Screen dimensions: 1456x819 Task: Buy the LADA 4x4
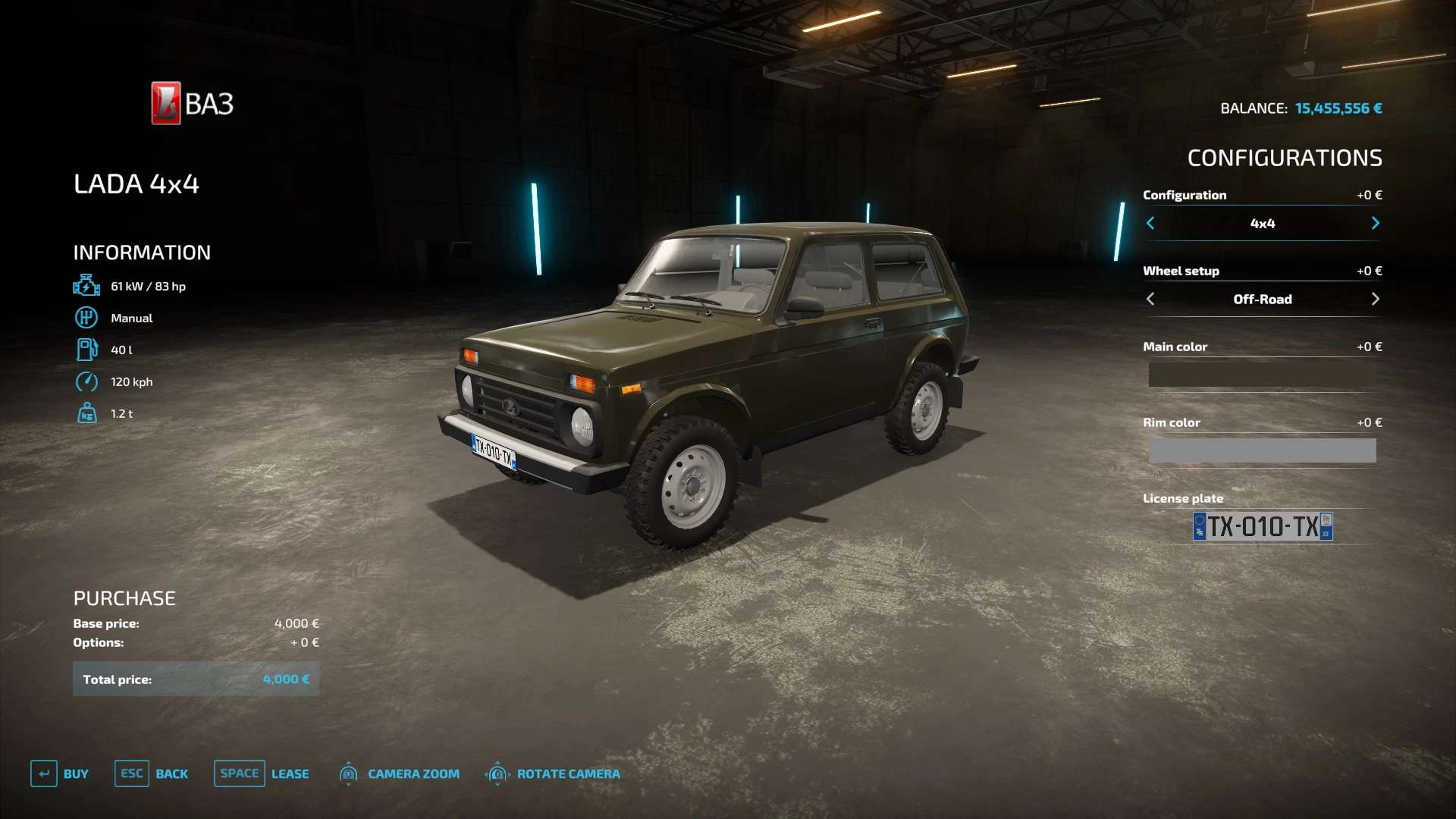[60, 773]
